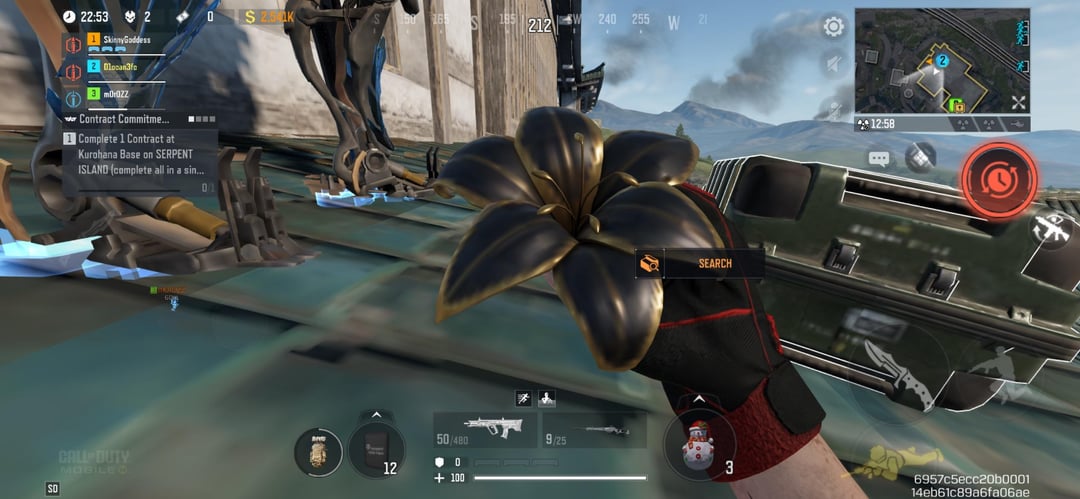Expand the arrow above the snowman grenade
The image size is (1080, 499).
coord(697,399)
